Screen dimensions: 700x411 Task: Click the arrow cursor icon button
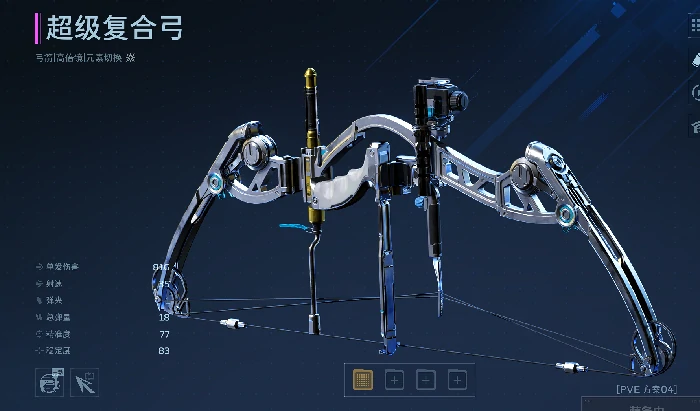[84, 382]
